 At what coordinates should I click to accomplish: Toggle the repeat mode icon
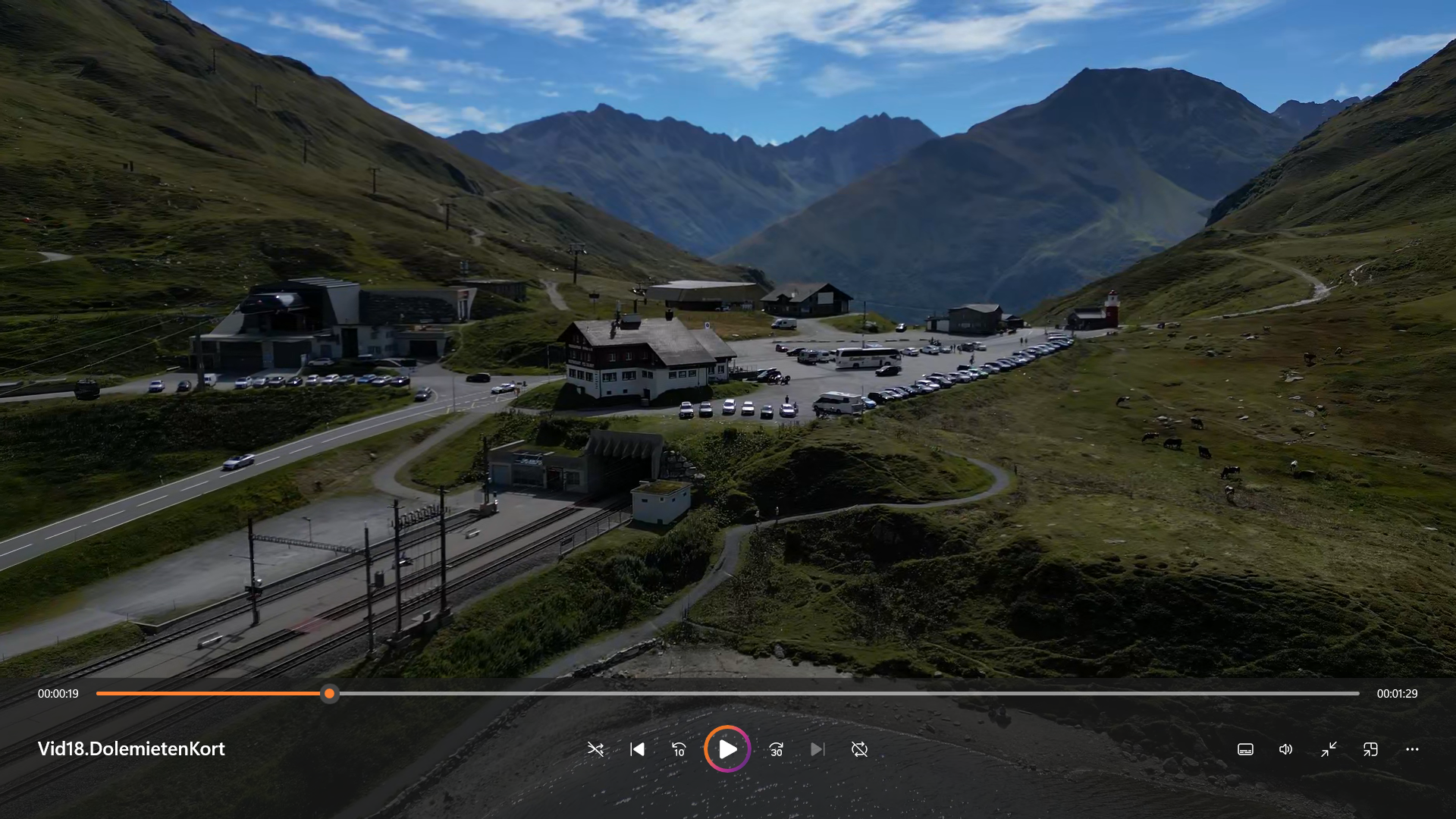859,749
